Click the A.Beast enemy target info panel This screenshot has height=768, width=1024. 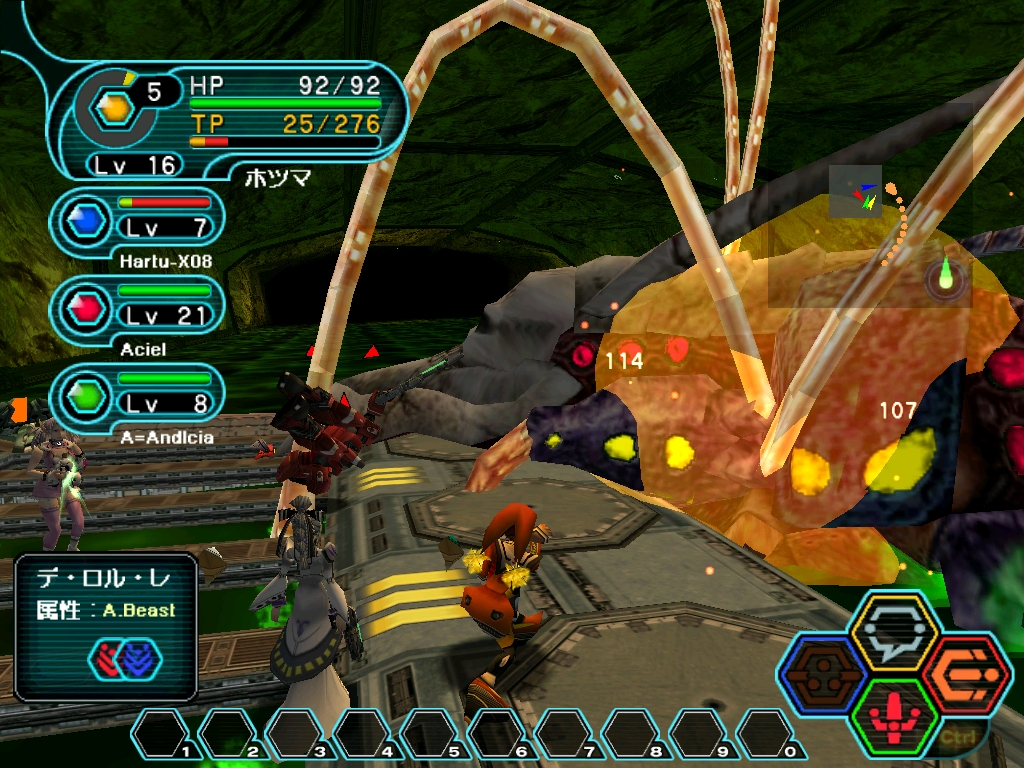click(106, 627)
